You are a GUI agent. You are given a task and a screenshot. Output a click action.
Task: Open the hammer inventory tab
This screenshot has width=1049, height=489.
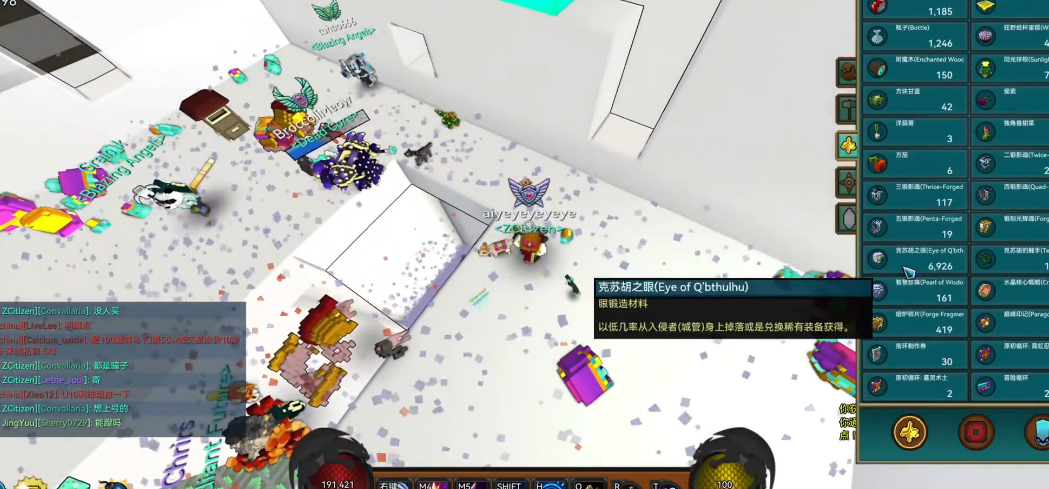848,109
